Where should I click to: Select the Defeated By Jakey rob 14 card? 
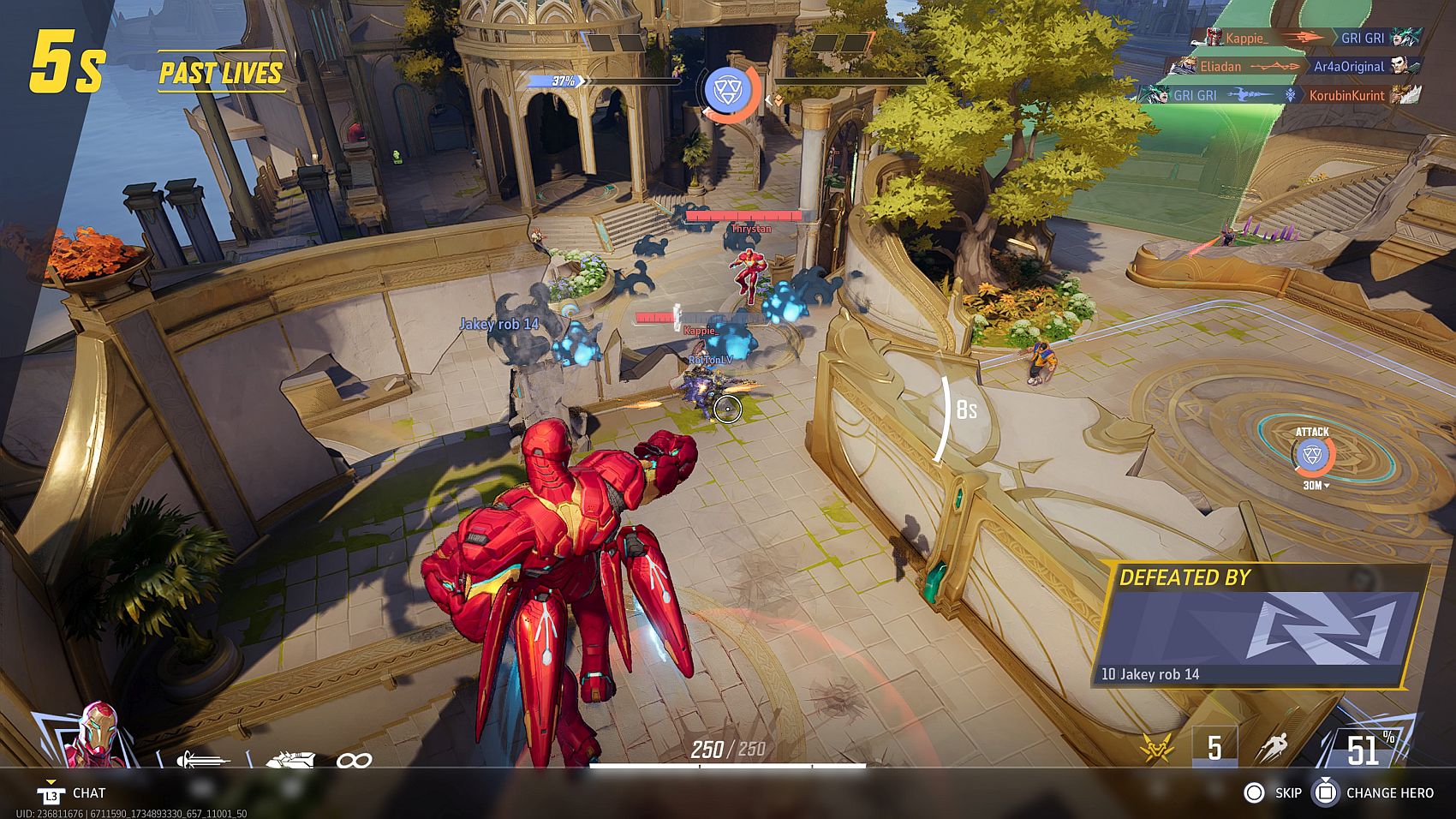tap(1257, 627)
